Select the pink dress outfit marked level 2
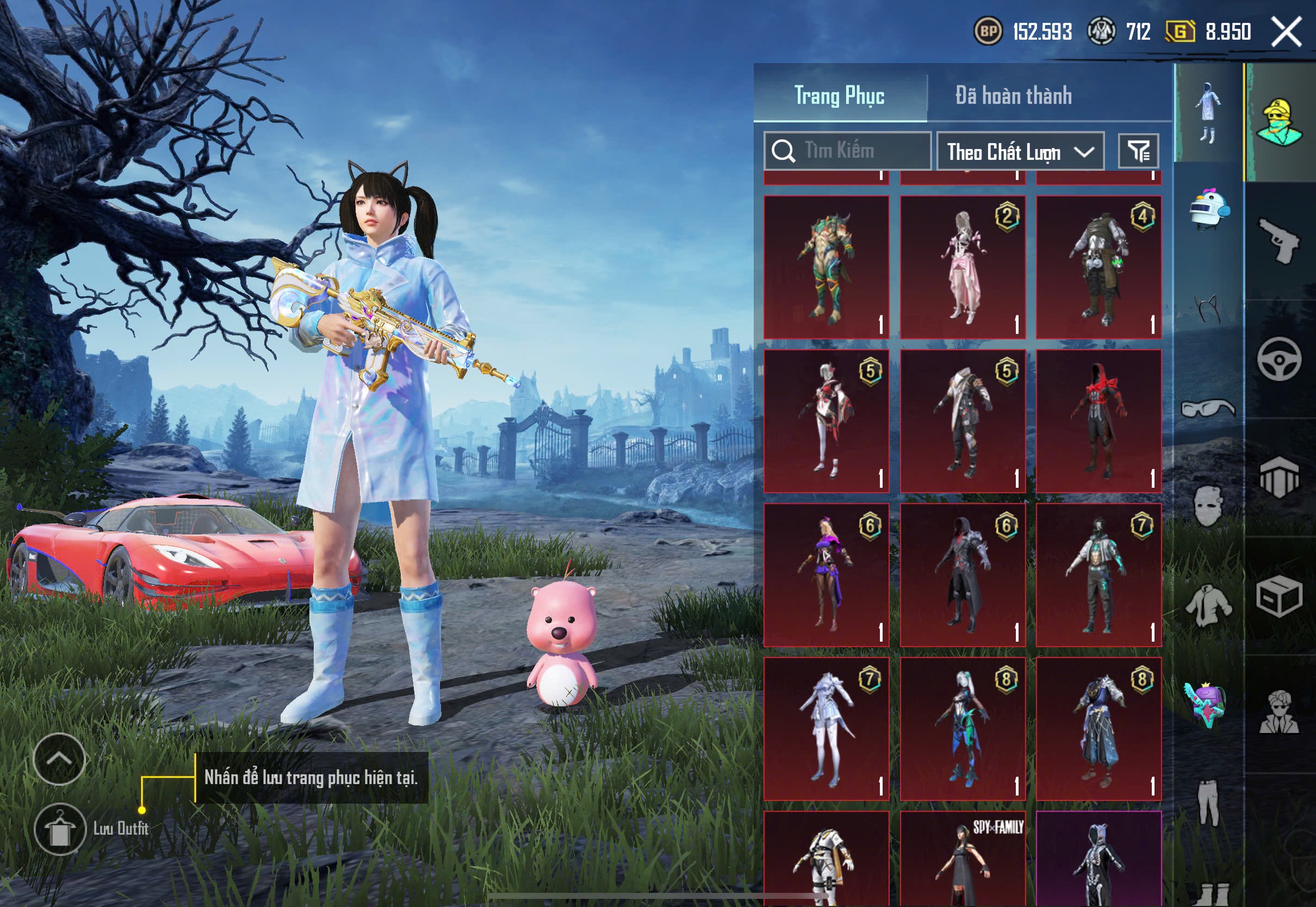 pos(963,267)
